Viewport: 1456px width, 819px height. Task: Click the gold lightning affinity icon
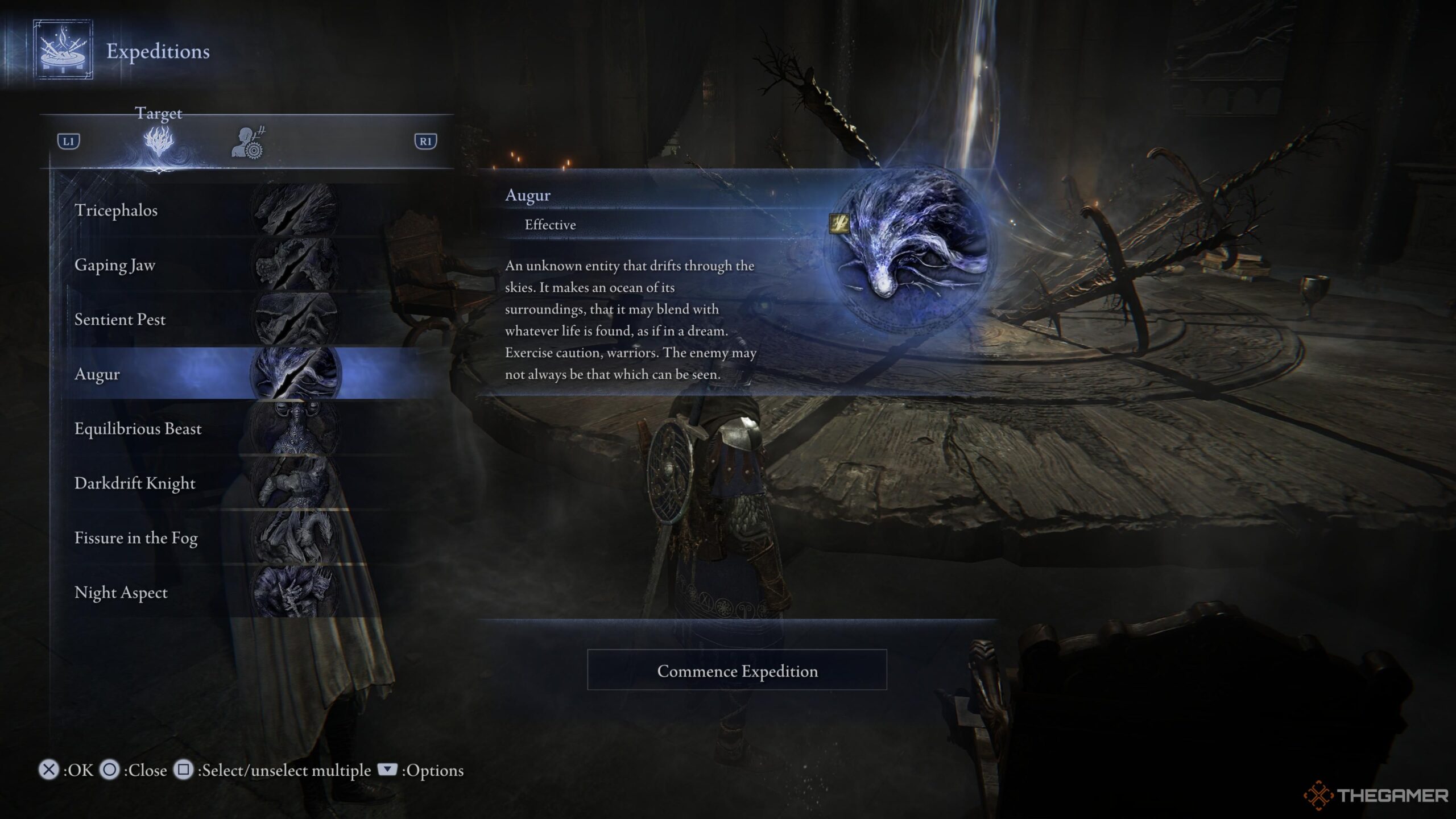pyautogui.click(x=839, y=224)
